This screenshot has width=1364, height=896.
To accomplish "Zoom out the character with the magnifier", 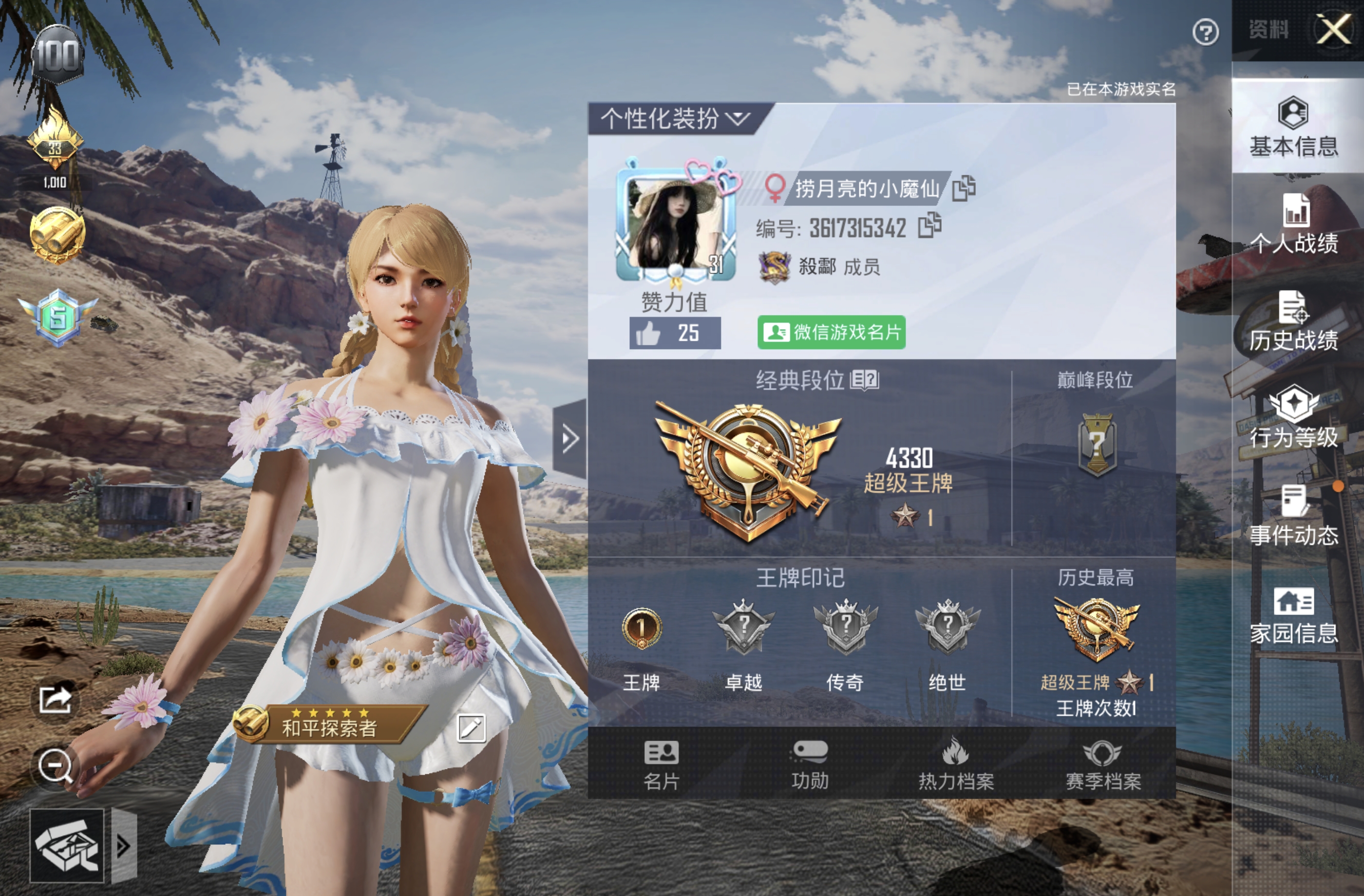I will [55, 766].
